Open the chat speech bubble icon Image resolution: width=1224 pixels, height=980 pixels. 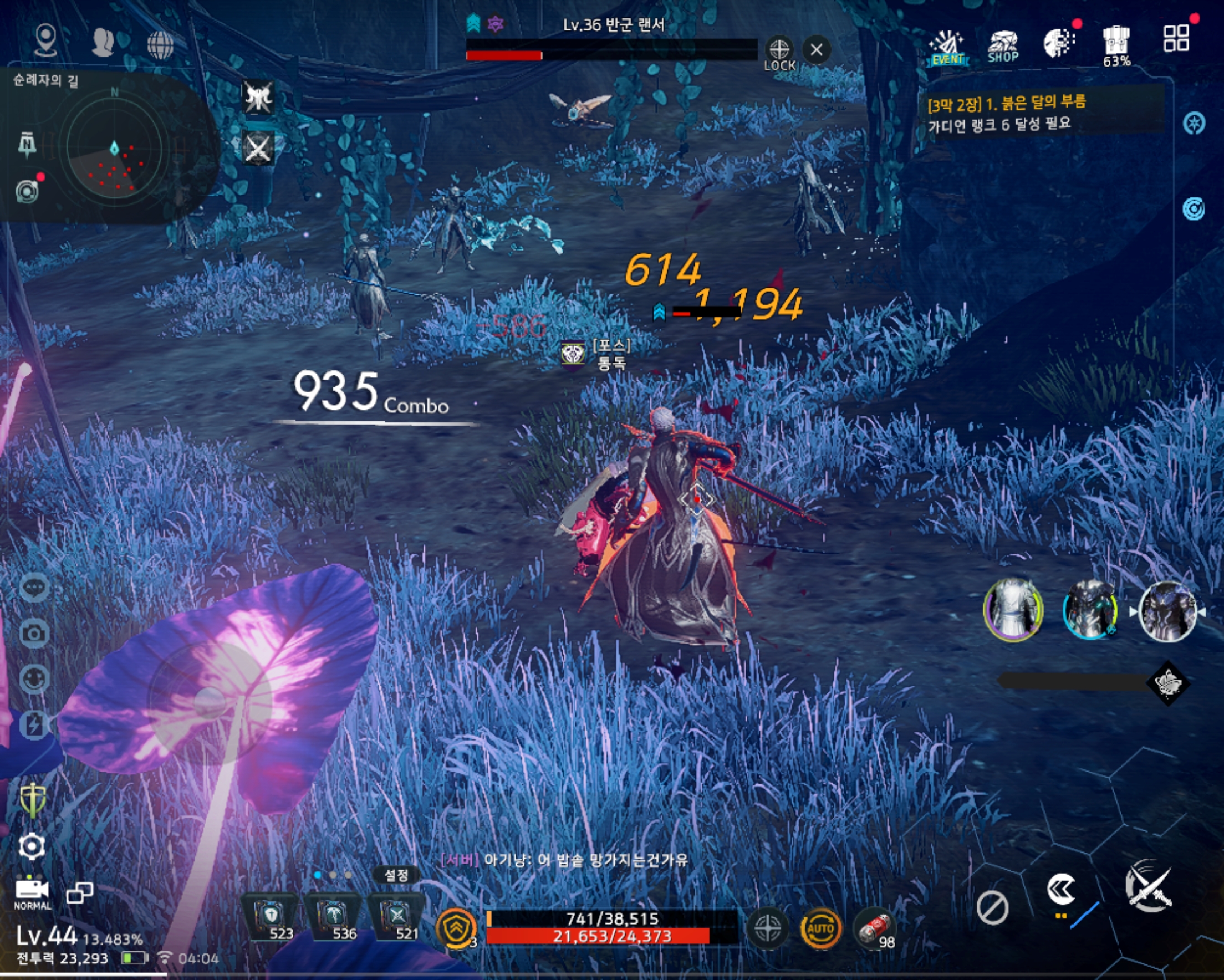(x=34, y=587)
